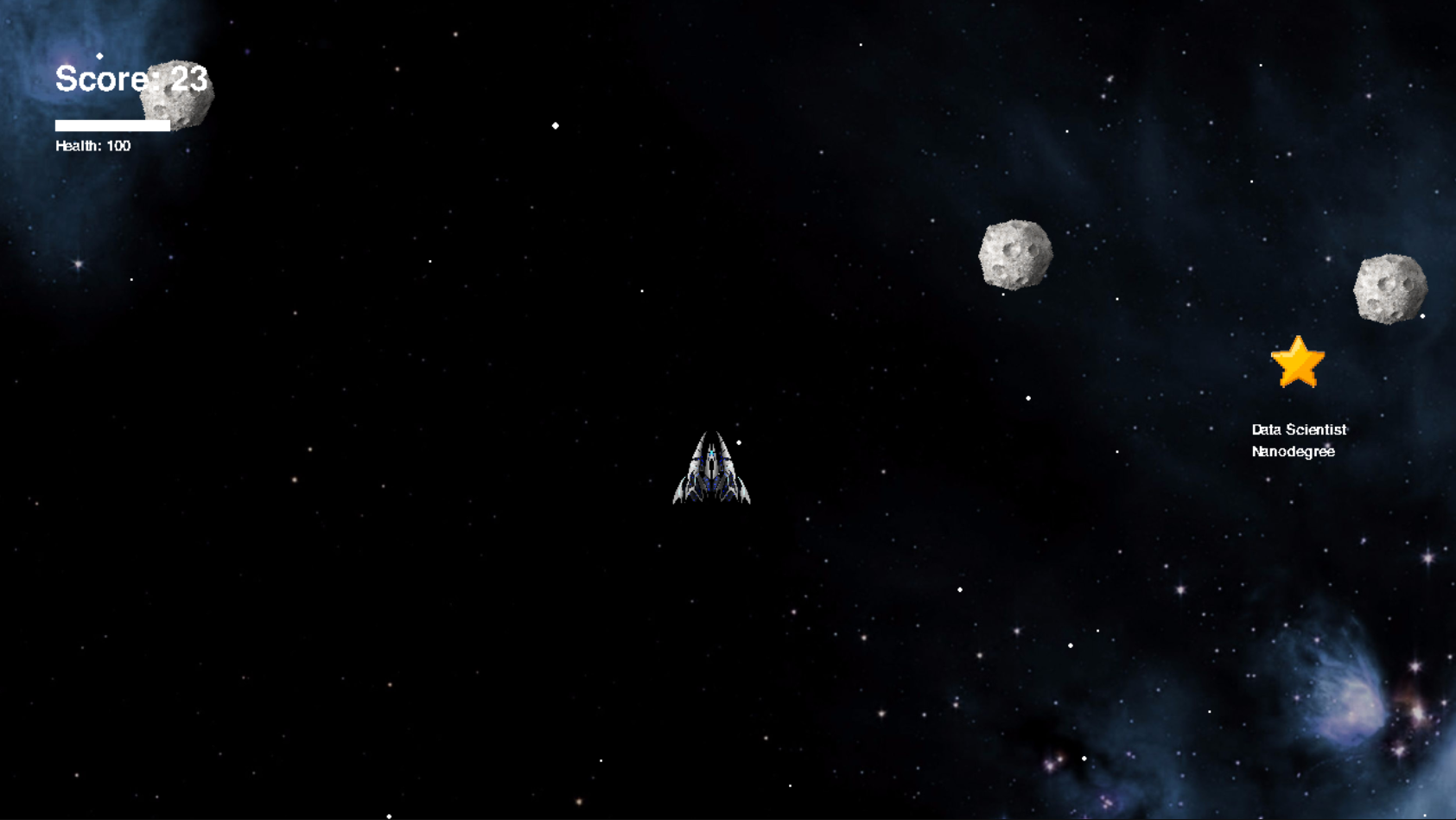
Task: Click the large asteroid in the upper right
Action: pos(1014,254)
